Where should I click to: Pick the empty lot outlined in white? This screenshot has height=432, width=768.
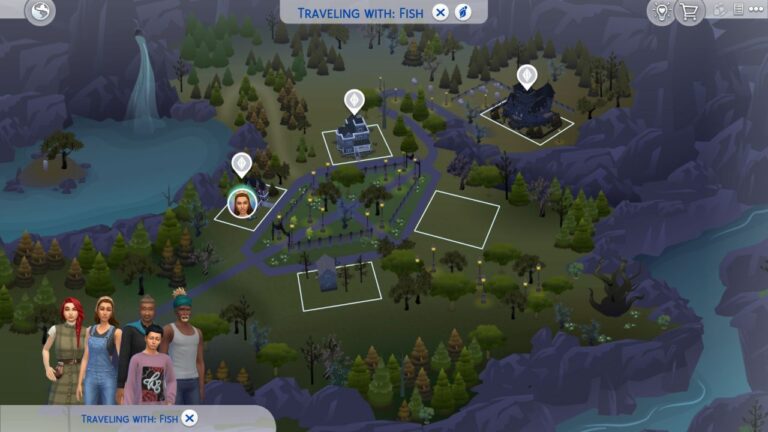(x=457, y=219)
